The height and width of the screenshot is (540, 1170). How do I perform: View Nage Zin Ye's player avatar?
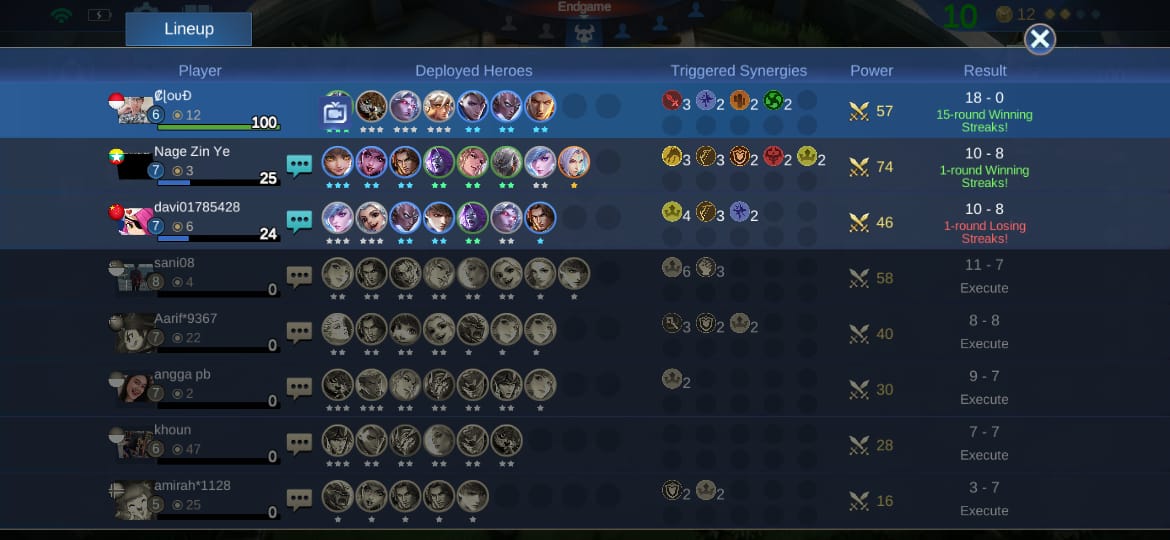tap(133, 166)
